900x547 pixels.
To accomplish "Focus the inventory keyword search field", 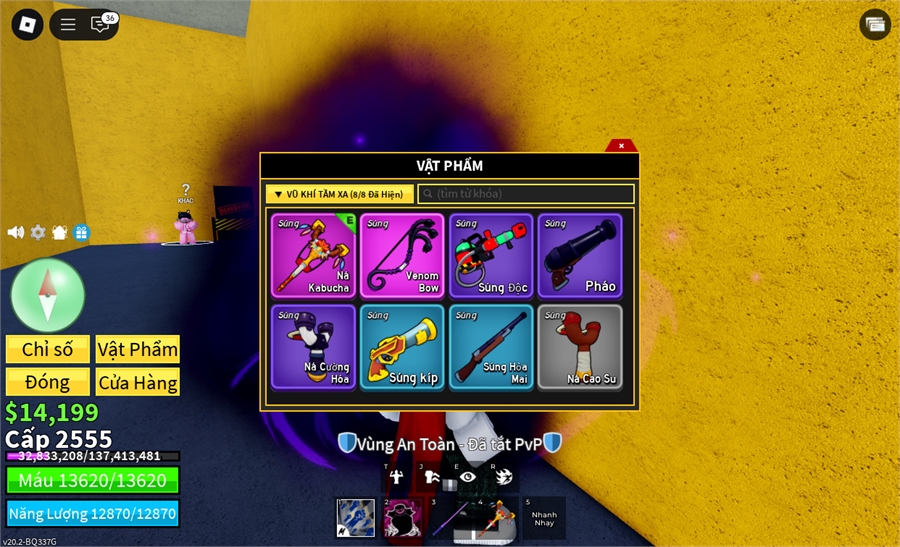I will 526,194.
